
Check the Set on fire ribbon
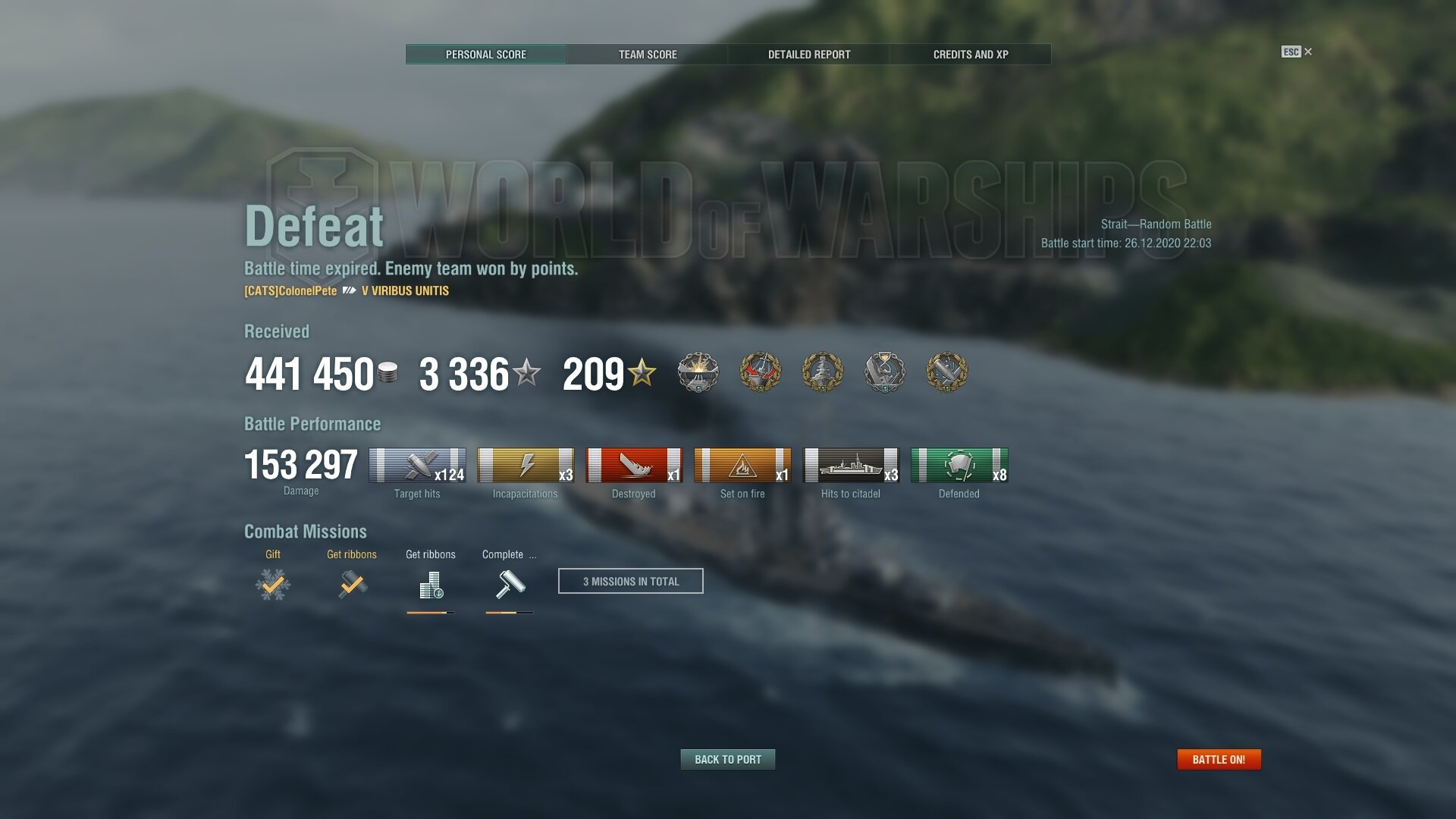point(742,466)
